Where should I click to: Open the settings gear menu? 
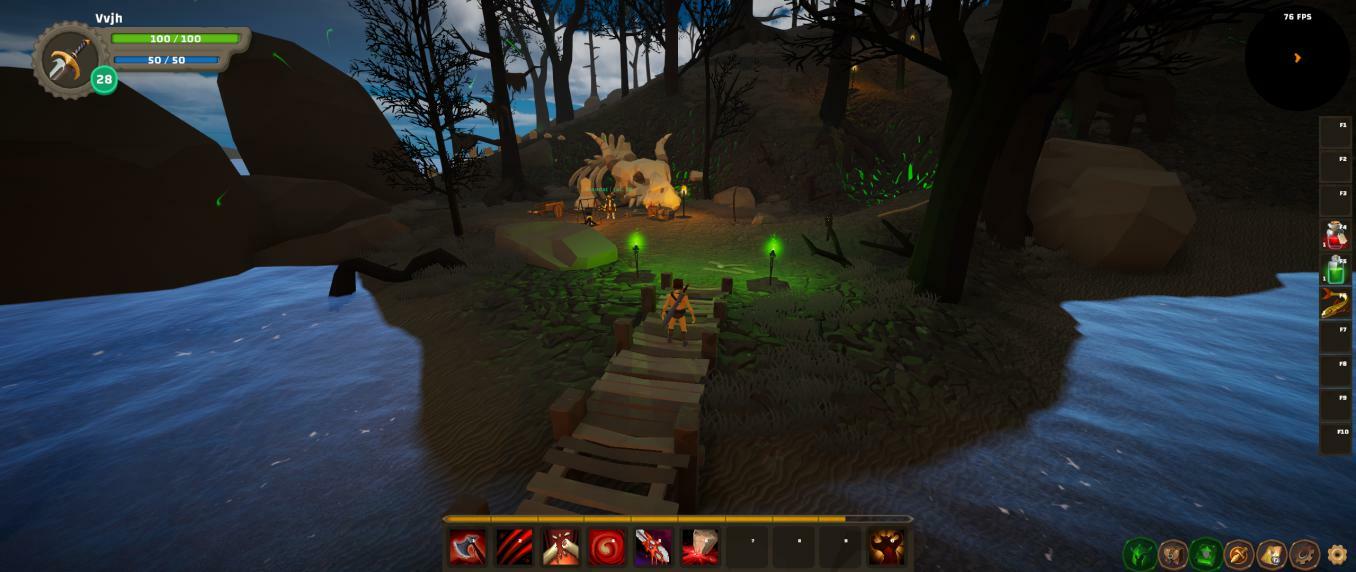1337,554
